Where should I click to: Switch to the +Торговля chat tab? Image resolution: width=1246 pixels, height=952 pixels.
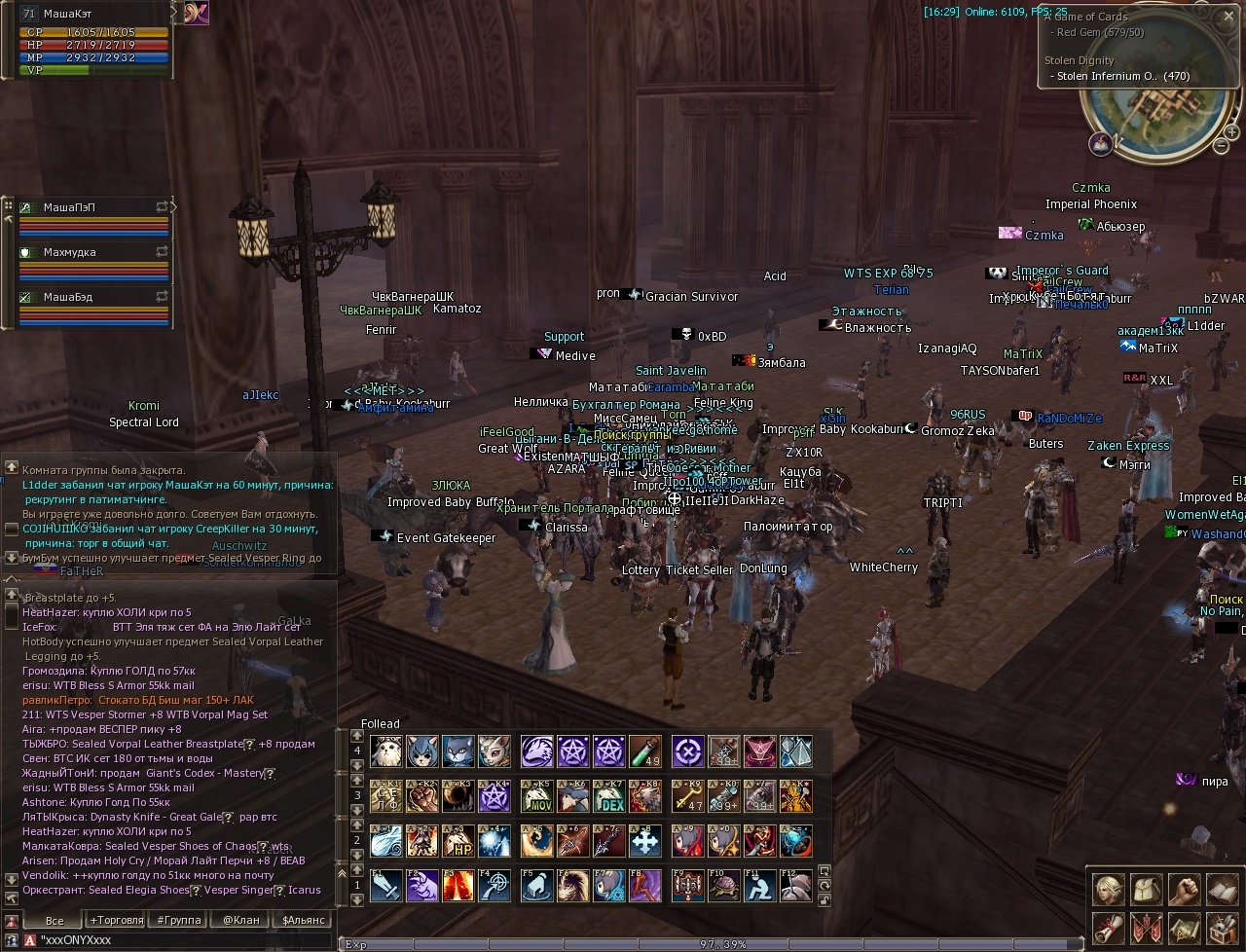117,920
